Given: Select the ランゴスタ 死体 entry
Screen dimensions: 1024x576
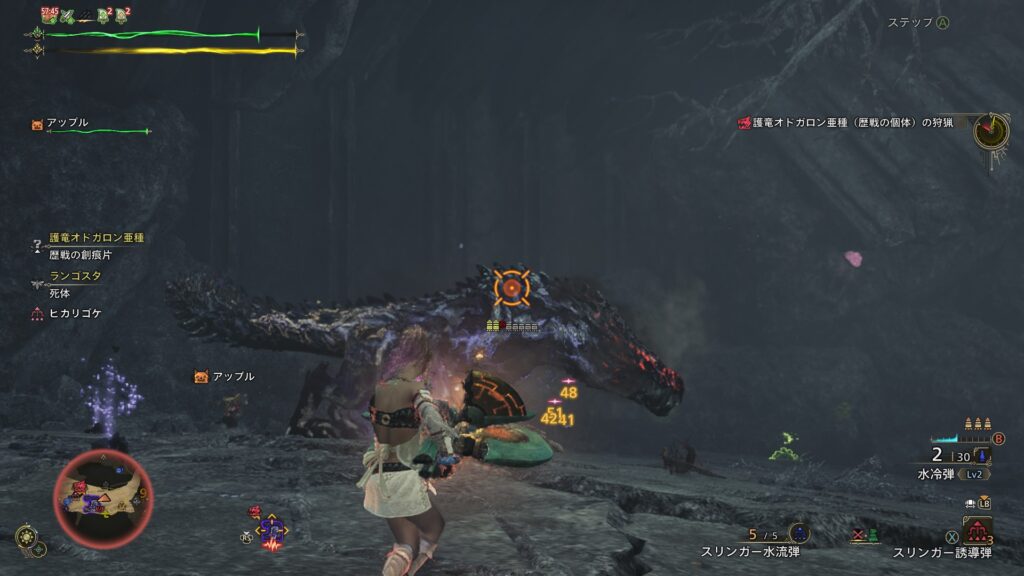Looking at the screenshot, I should [x=75, y=284].
